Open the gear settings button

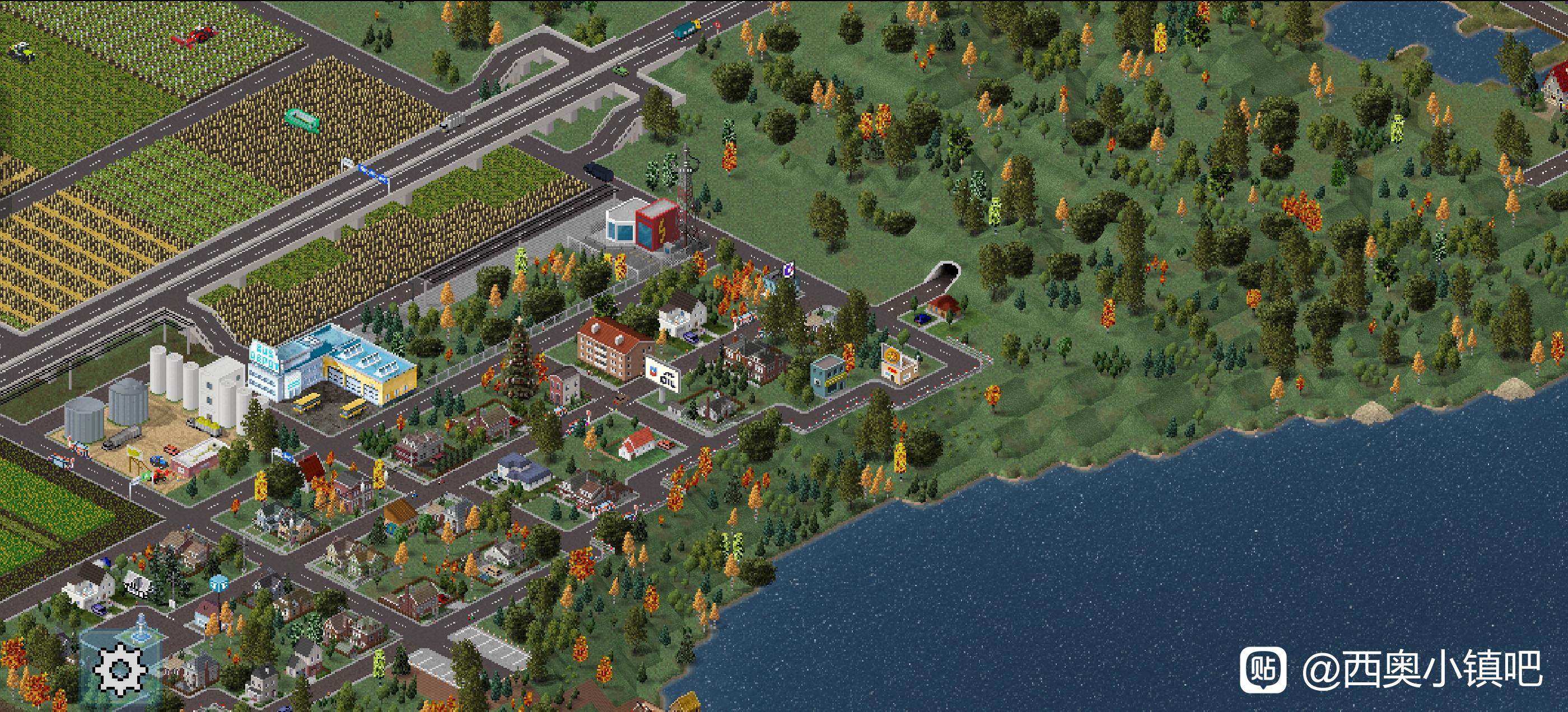(x=120, y=668)
